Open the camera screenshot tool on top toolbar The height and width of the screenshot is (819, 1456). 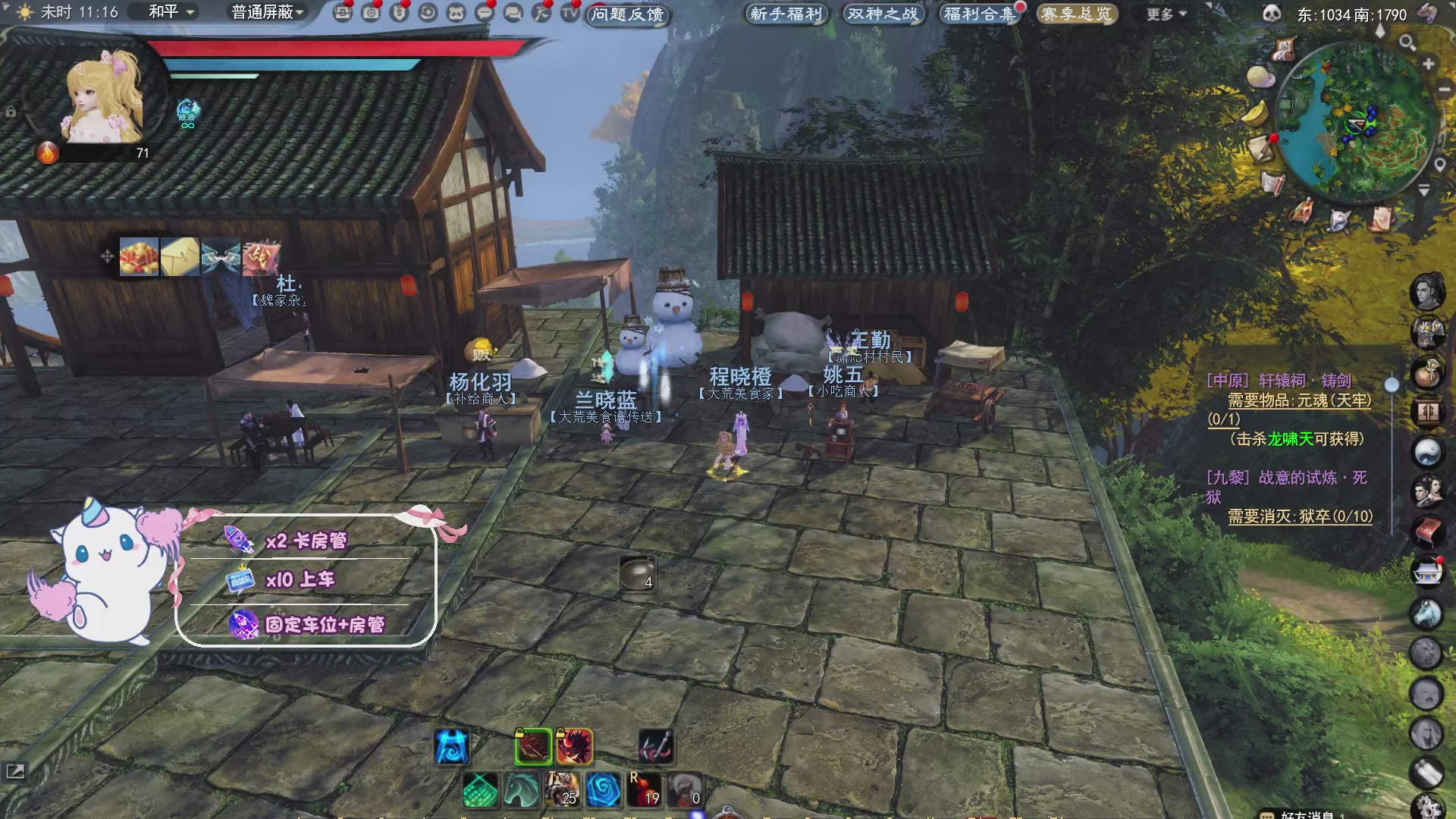click(370, 13)
